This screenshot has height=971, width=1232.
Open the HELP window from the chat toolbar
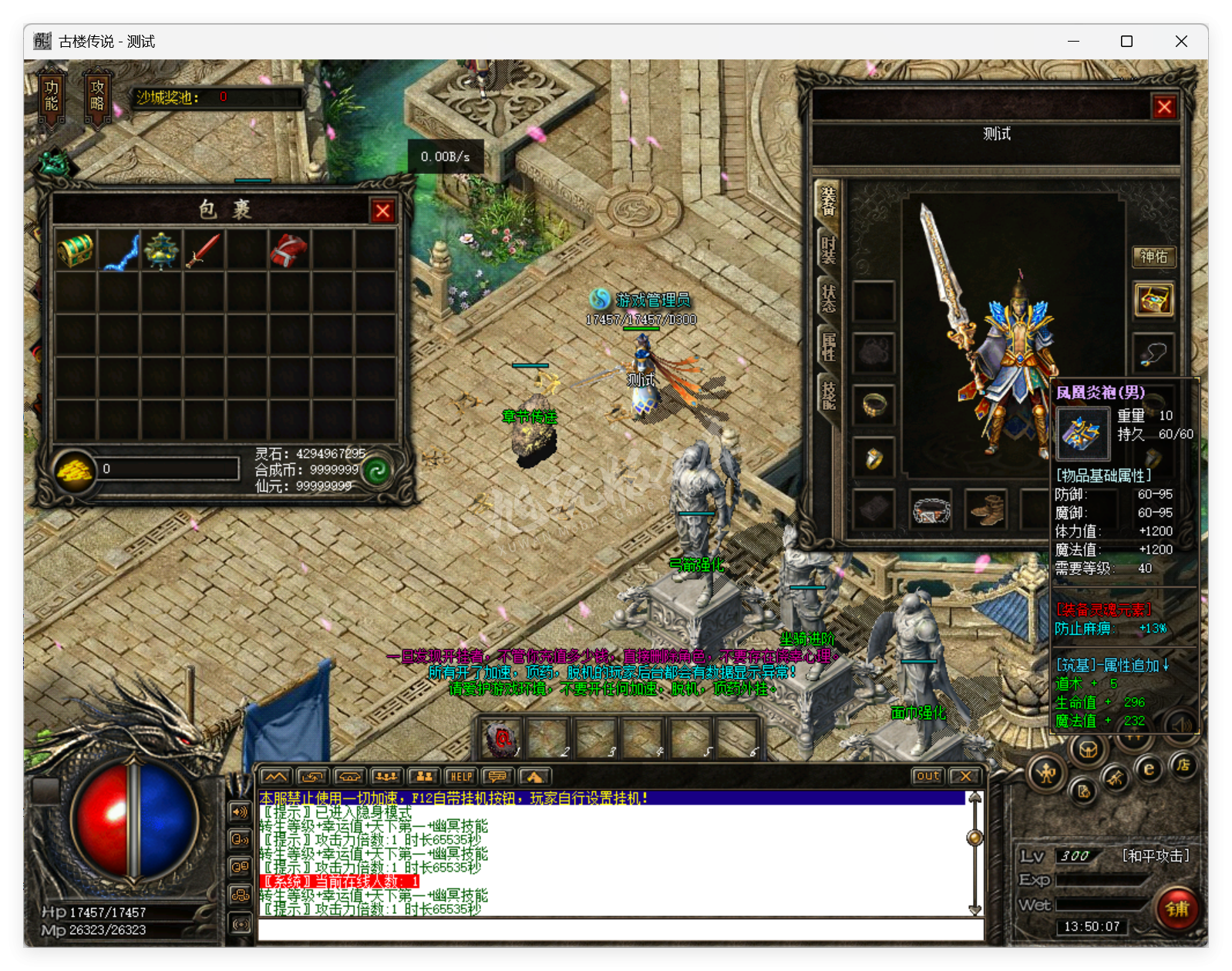(x=461, y=777)
